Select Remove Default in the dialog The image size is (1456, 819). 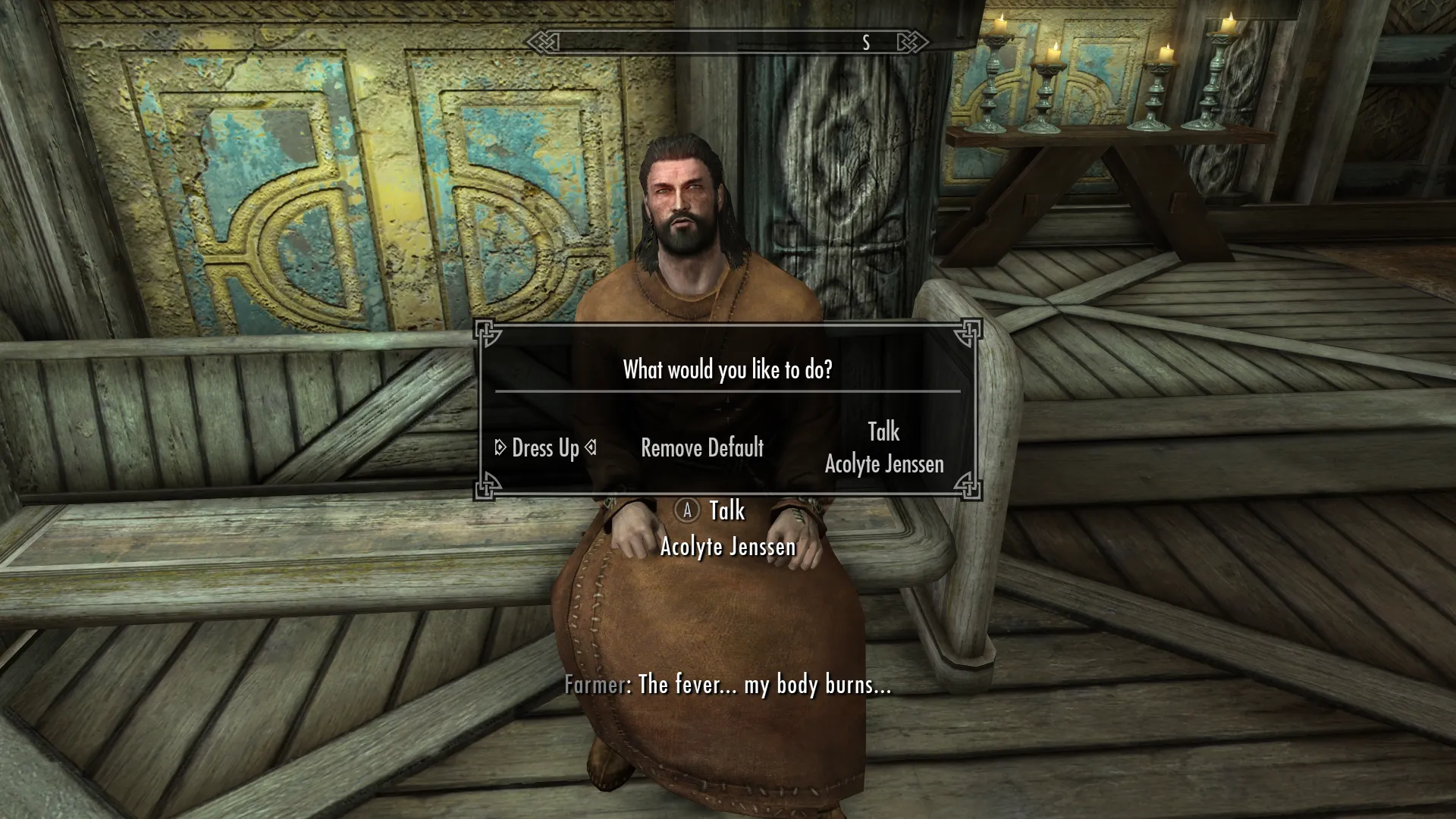(701, 448)
